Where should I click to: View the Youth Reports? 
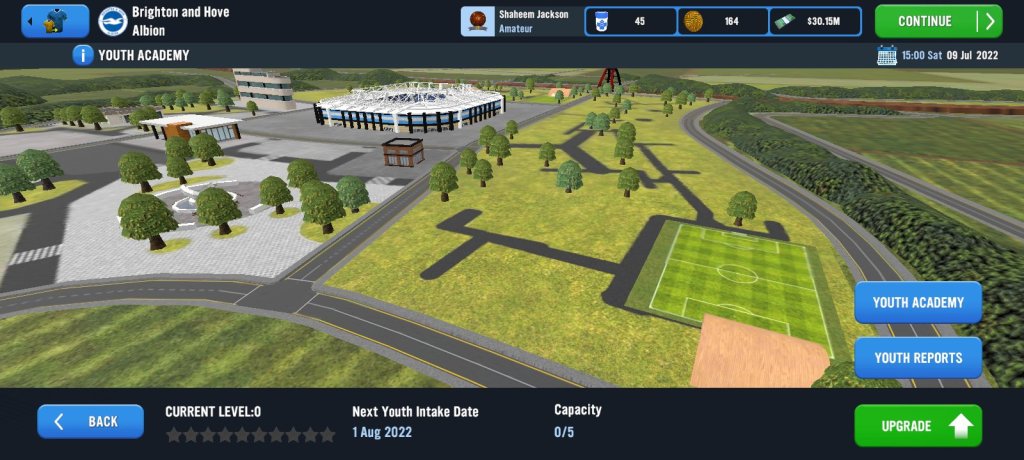(917, 357)
